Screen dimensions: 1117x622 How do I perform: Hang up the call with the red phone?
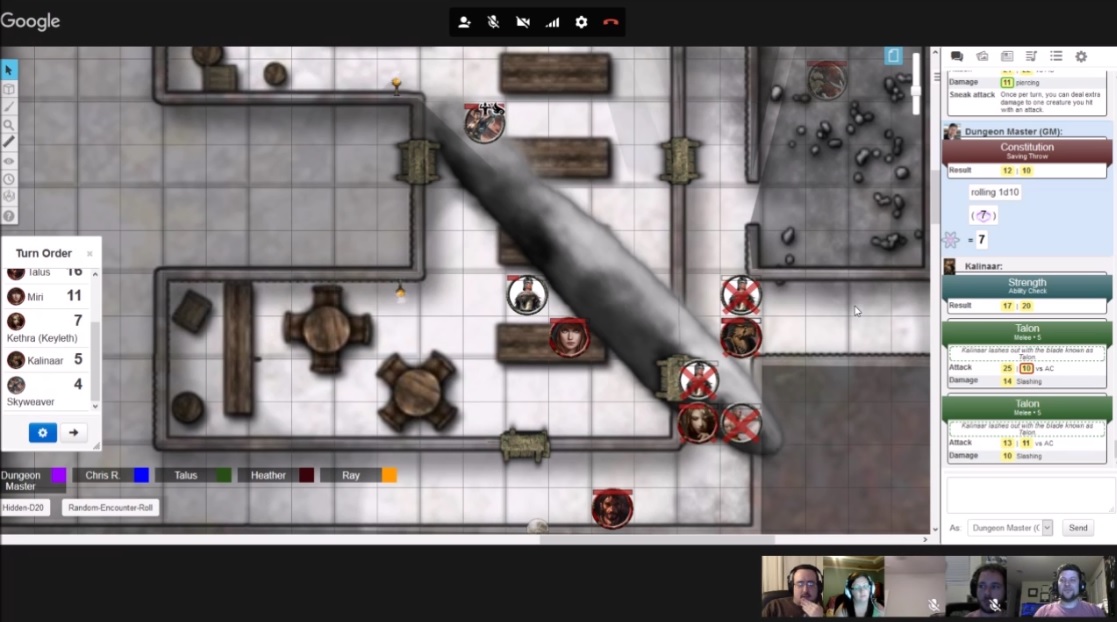tap(611, 22)
